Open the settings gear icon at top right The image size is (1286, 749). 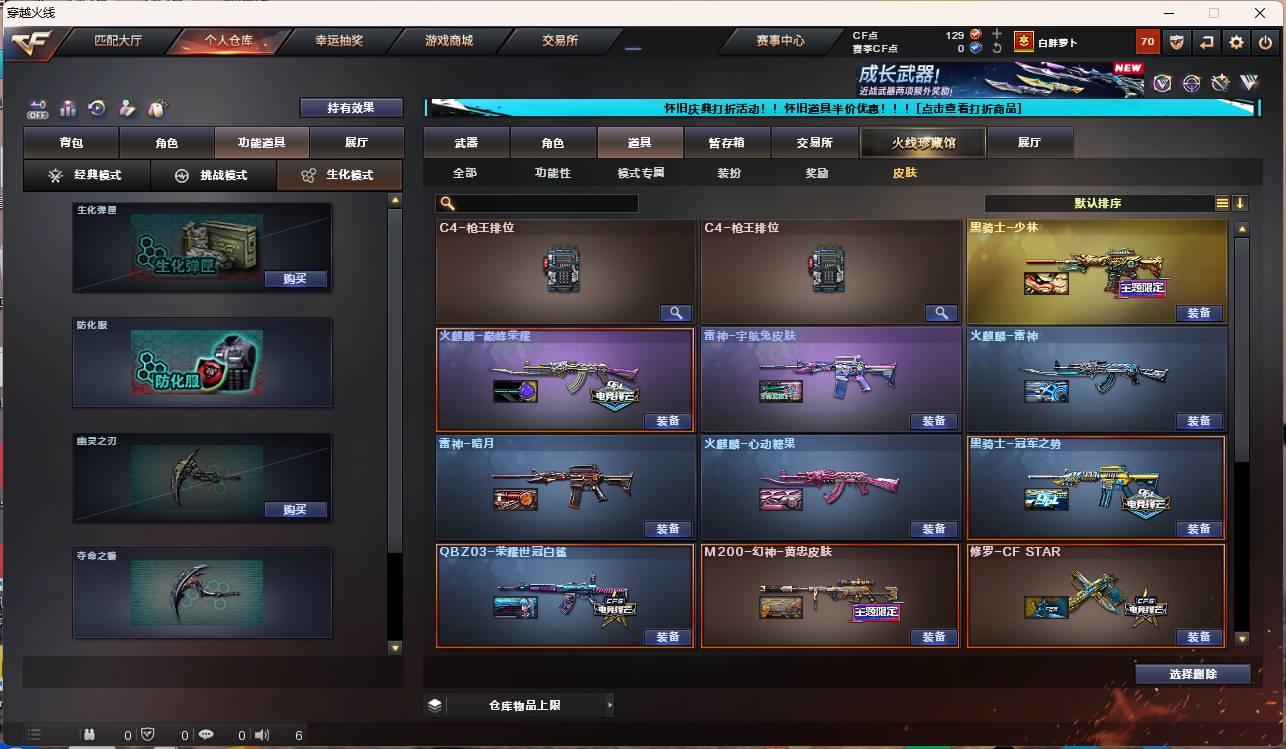[x=1237, y=42]
